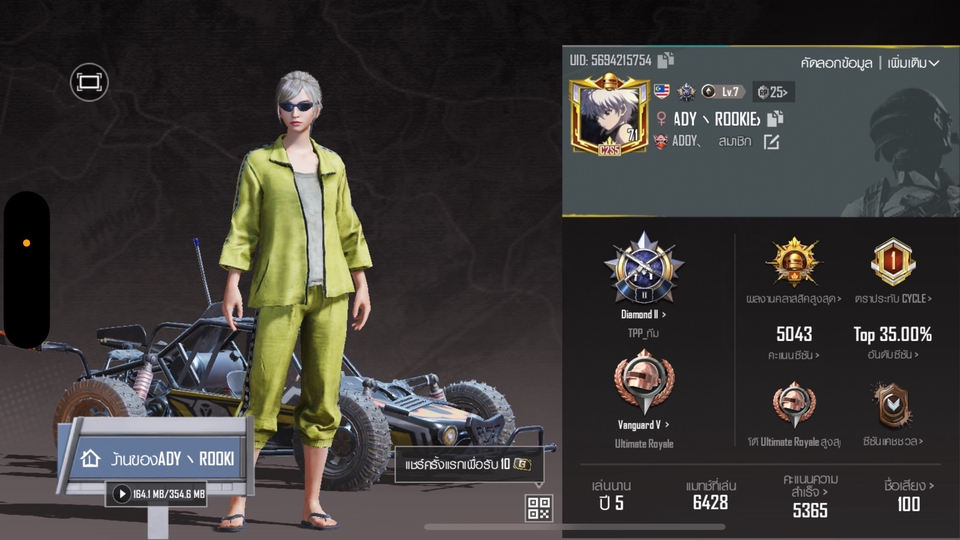Image resolution: width=960 pixels, height=540 pixels.
Task: Open the highest classic results gold badge
Action: 793,264
